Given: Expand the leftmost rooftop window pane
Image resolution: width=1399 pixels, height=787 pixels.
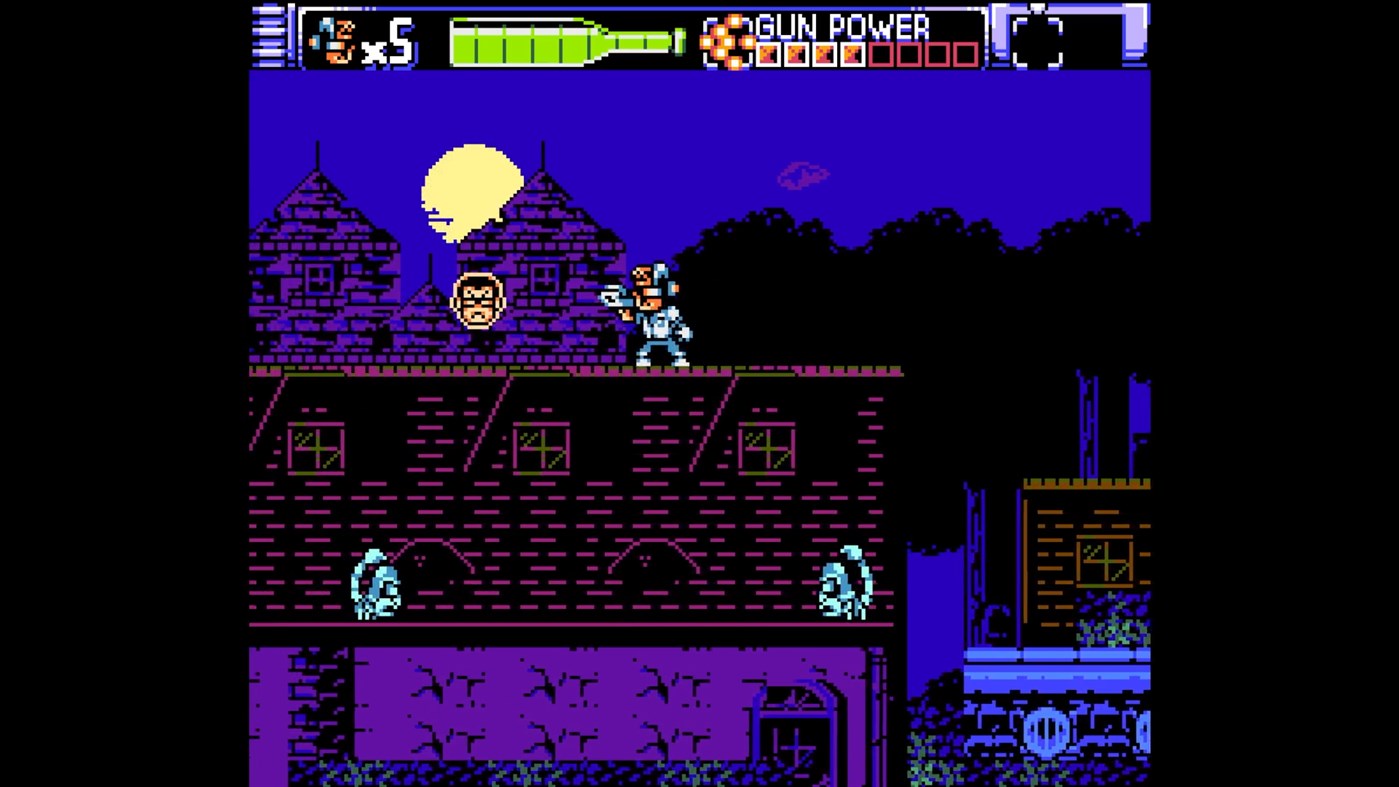Looking at the screenshot, I should [315, 450].
